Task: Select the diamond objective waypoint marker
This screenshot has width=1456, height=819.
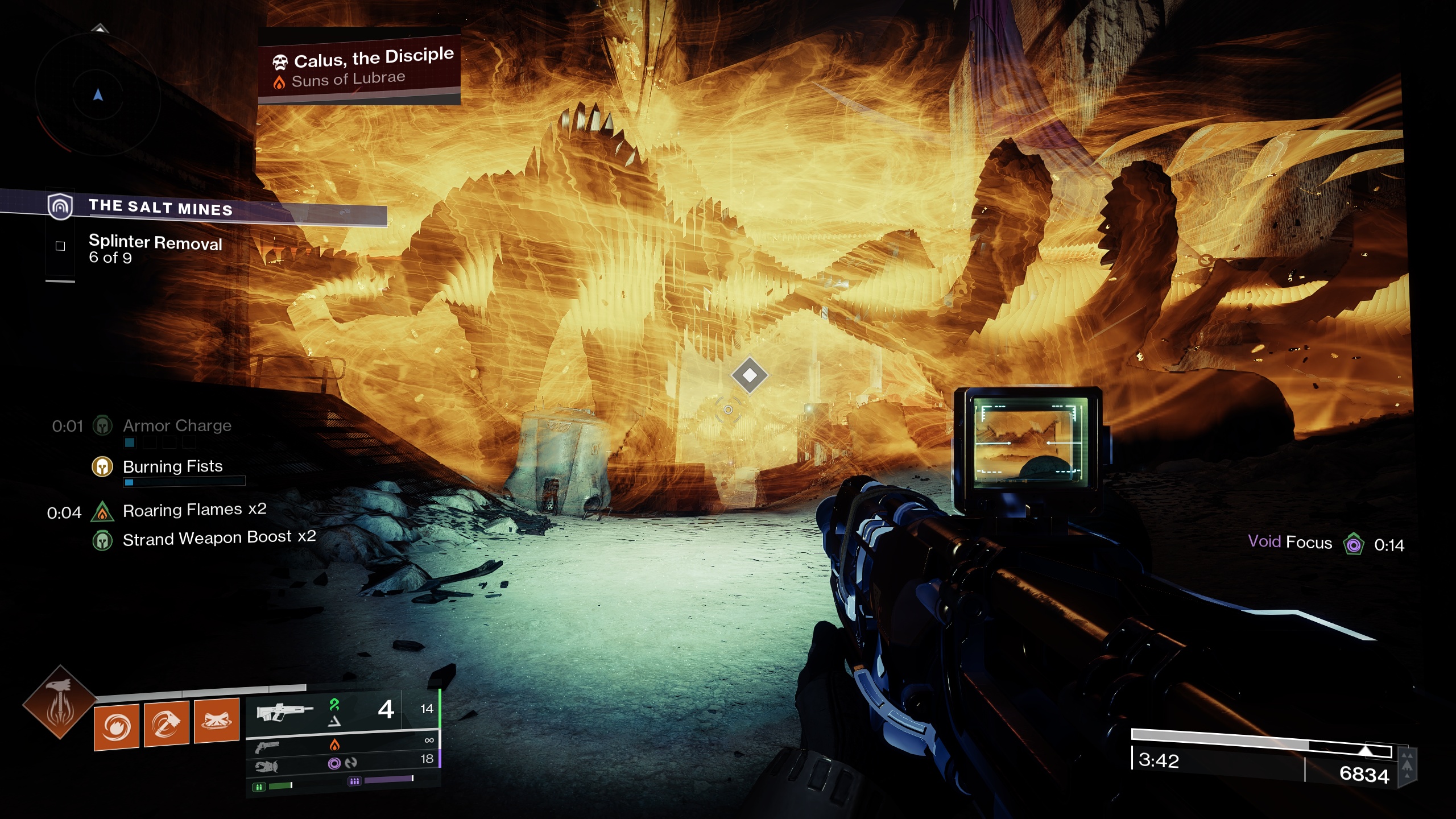Action: click(750, 375)
